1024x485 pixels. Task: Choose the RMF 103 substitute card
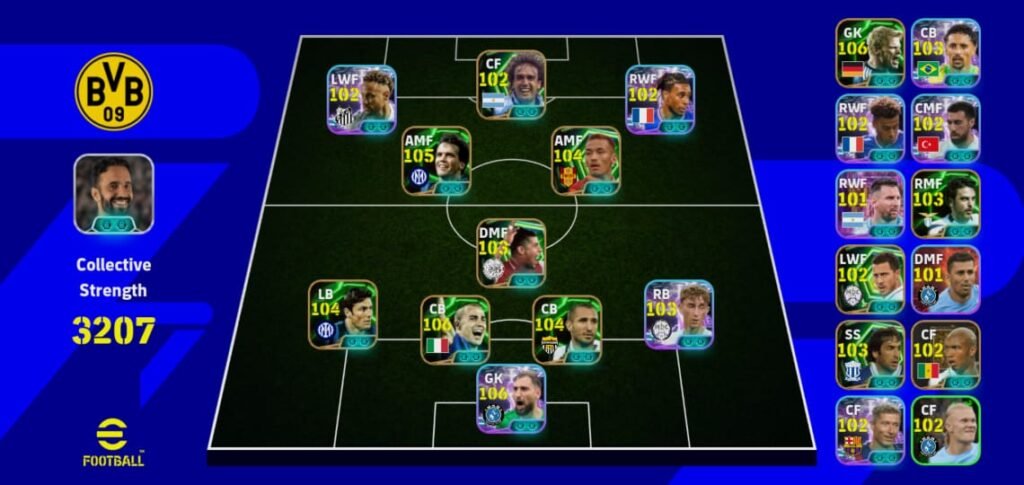point(945,203)
